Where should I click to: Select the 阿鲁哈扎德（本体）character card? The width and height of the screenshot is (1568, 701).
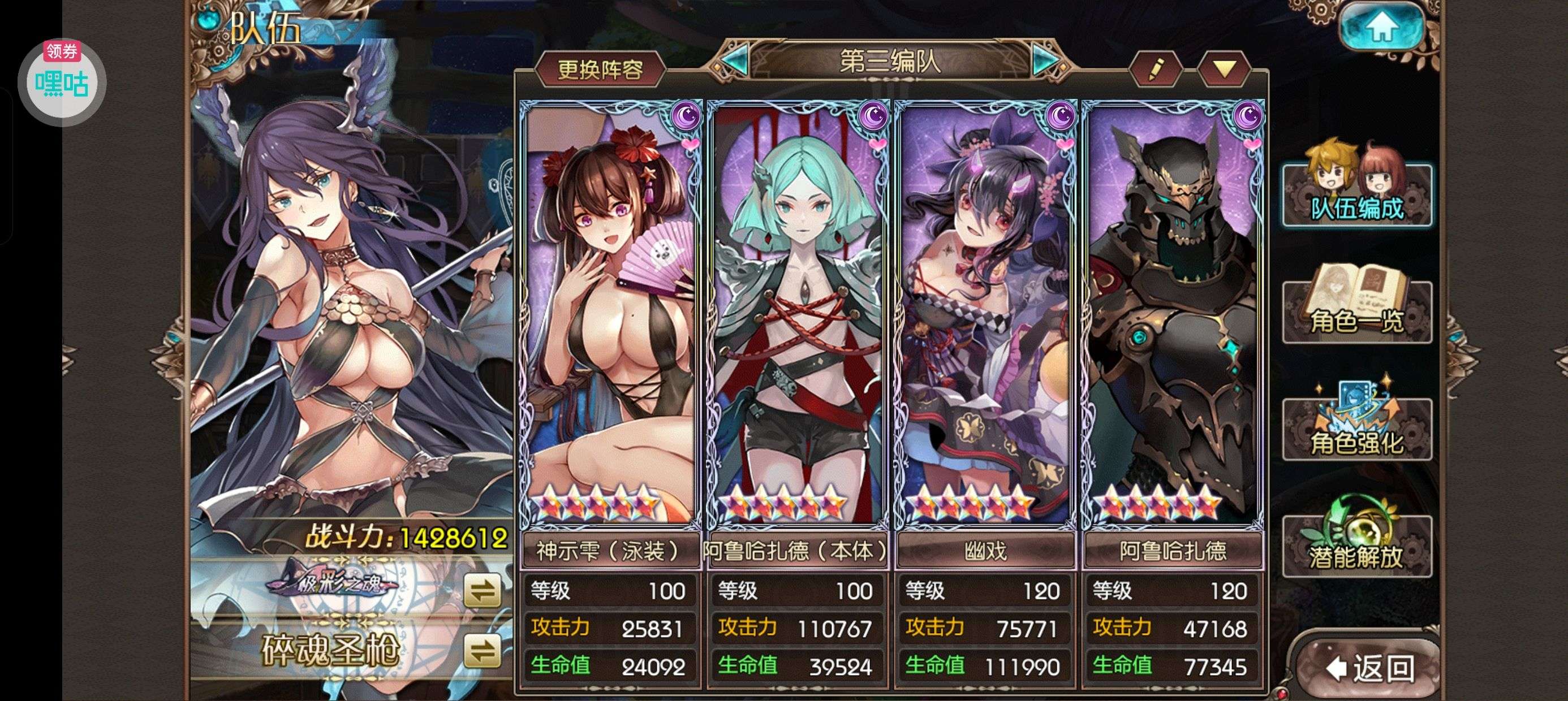798,317
